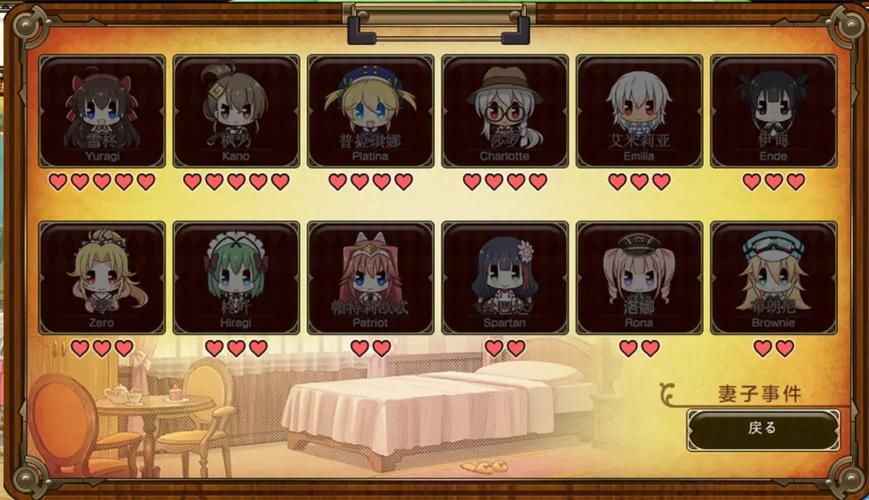
Task: Select the Spartan character portrait
Action: (505, 277)
